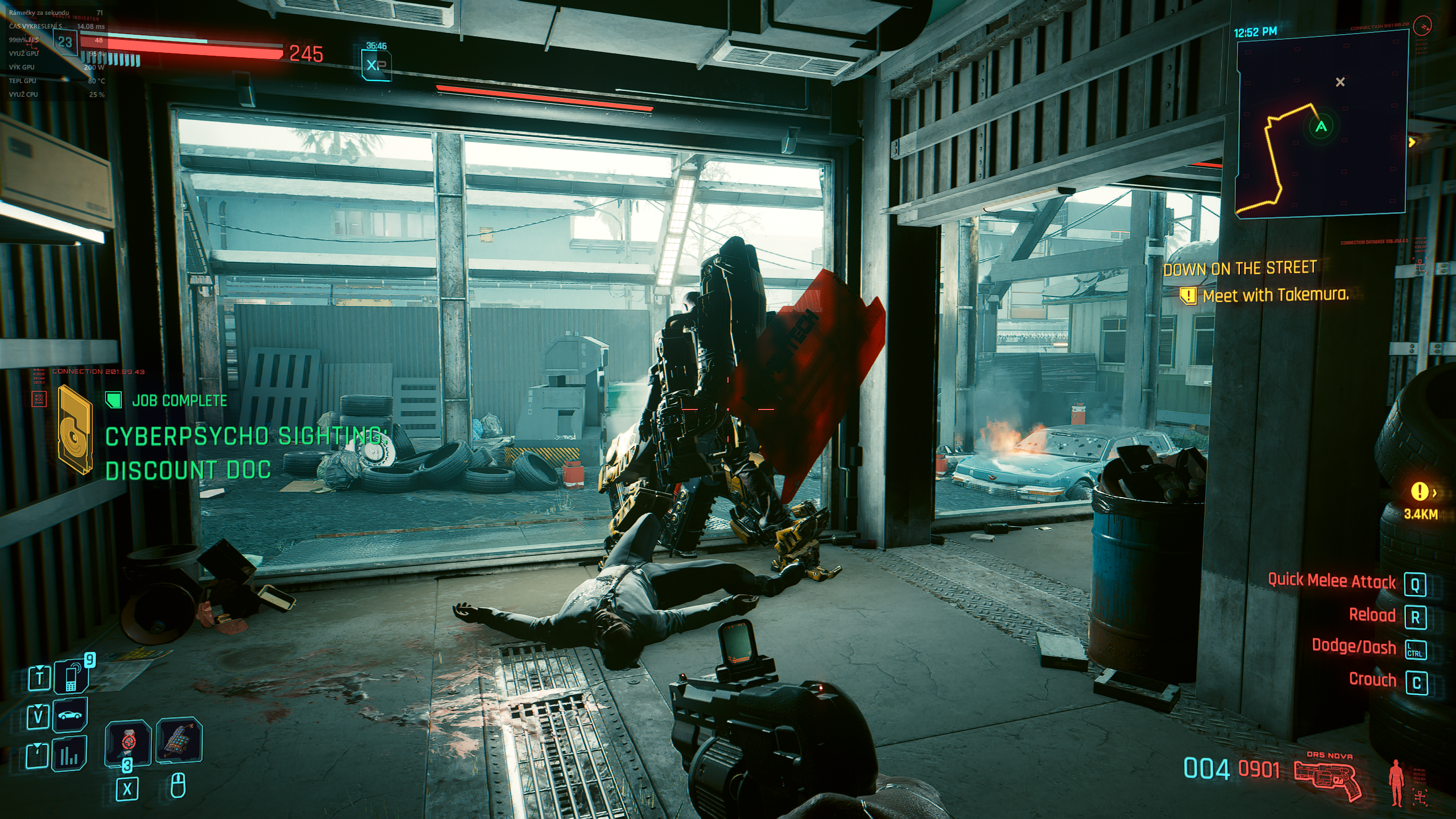1456x819 pixels.
Task: Open the signal bars radio icon
Action: (x=69, y=754)
